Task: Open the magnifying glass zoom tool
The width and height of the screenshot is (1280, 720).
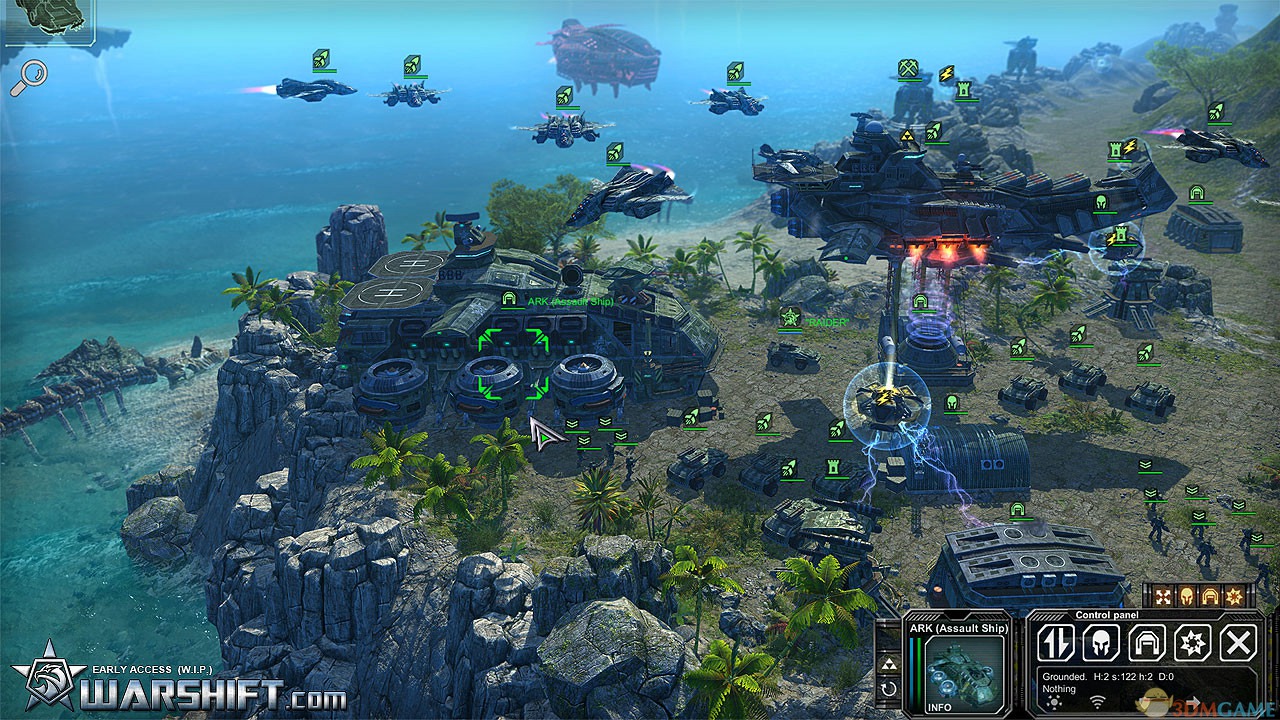Action: point(28,78)
